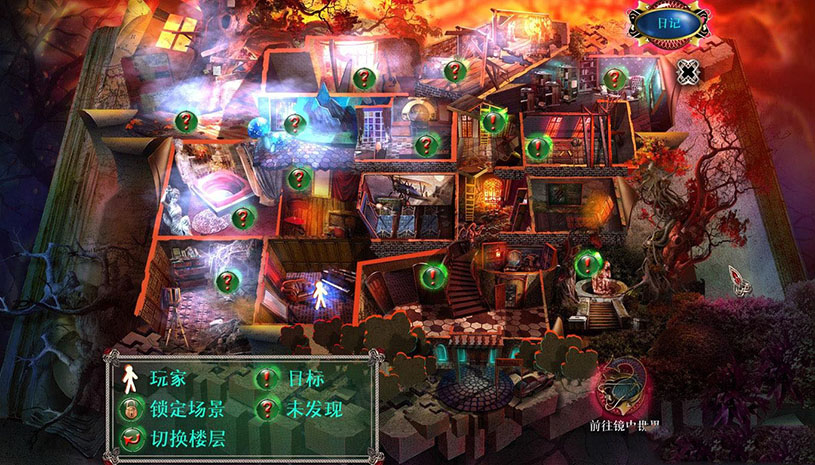Choose the marker beside the fountain statue
The image size is (815, 465).
587,263
